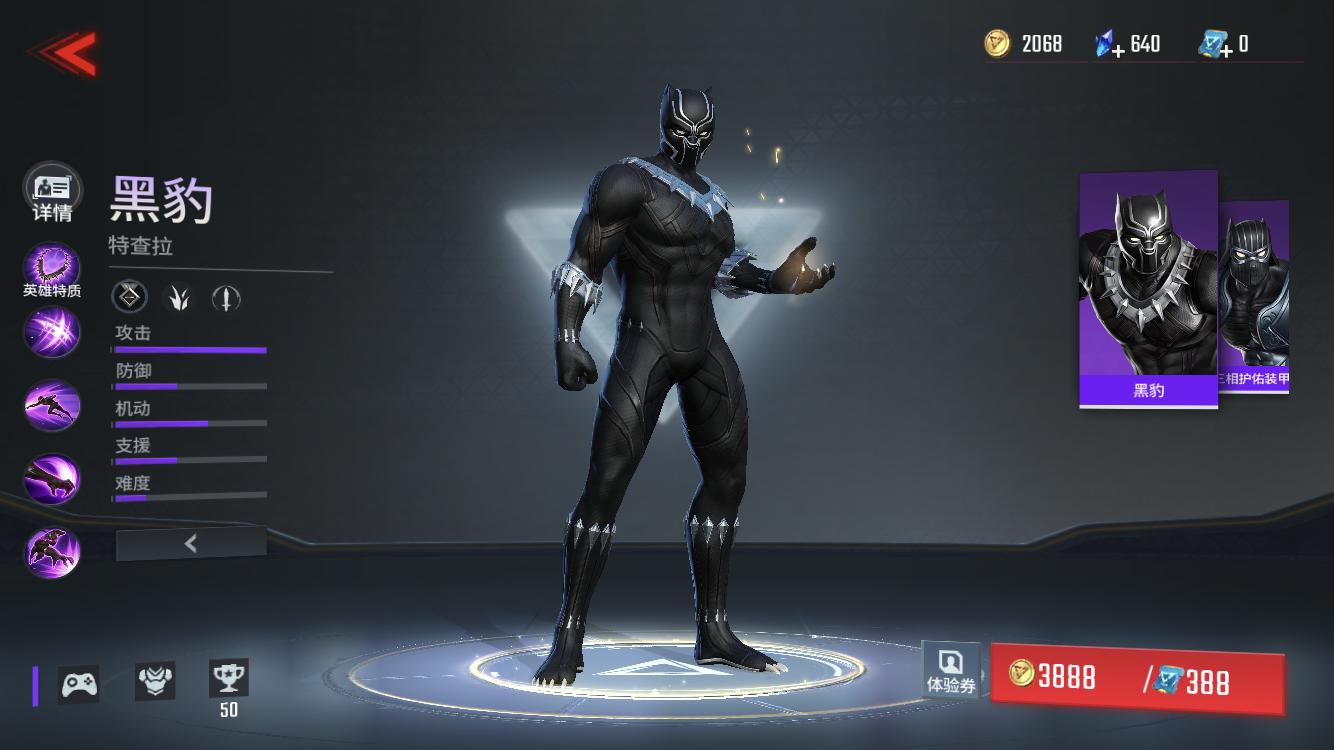
Task: Select the ultimate pounce skill icon
Action: coord(51,550)
